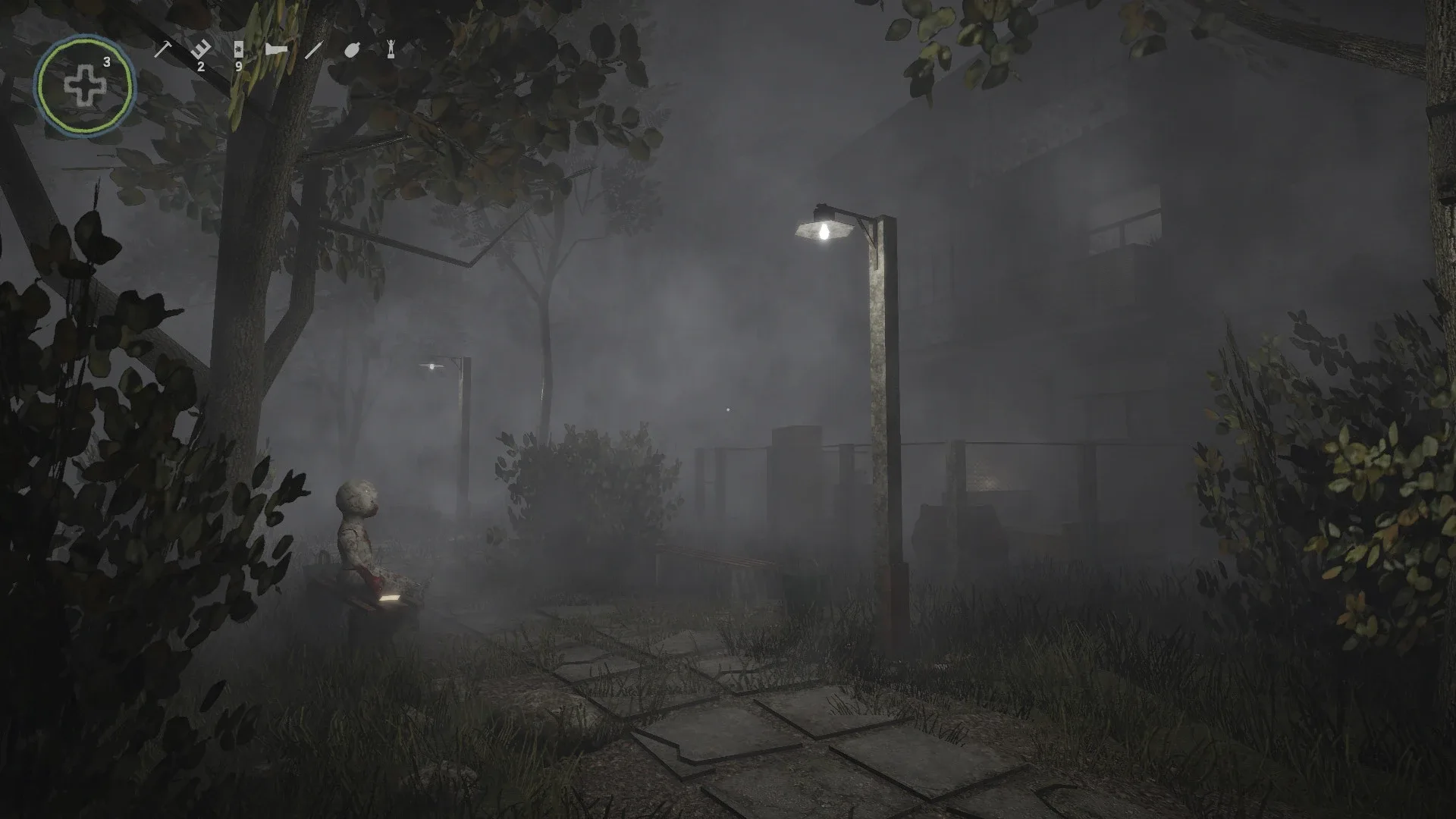Click the 2 counter under the key icon
This screenshot has width=1456, height=819.
pyautogui.click(x=201, y=67)
